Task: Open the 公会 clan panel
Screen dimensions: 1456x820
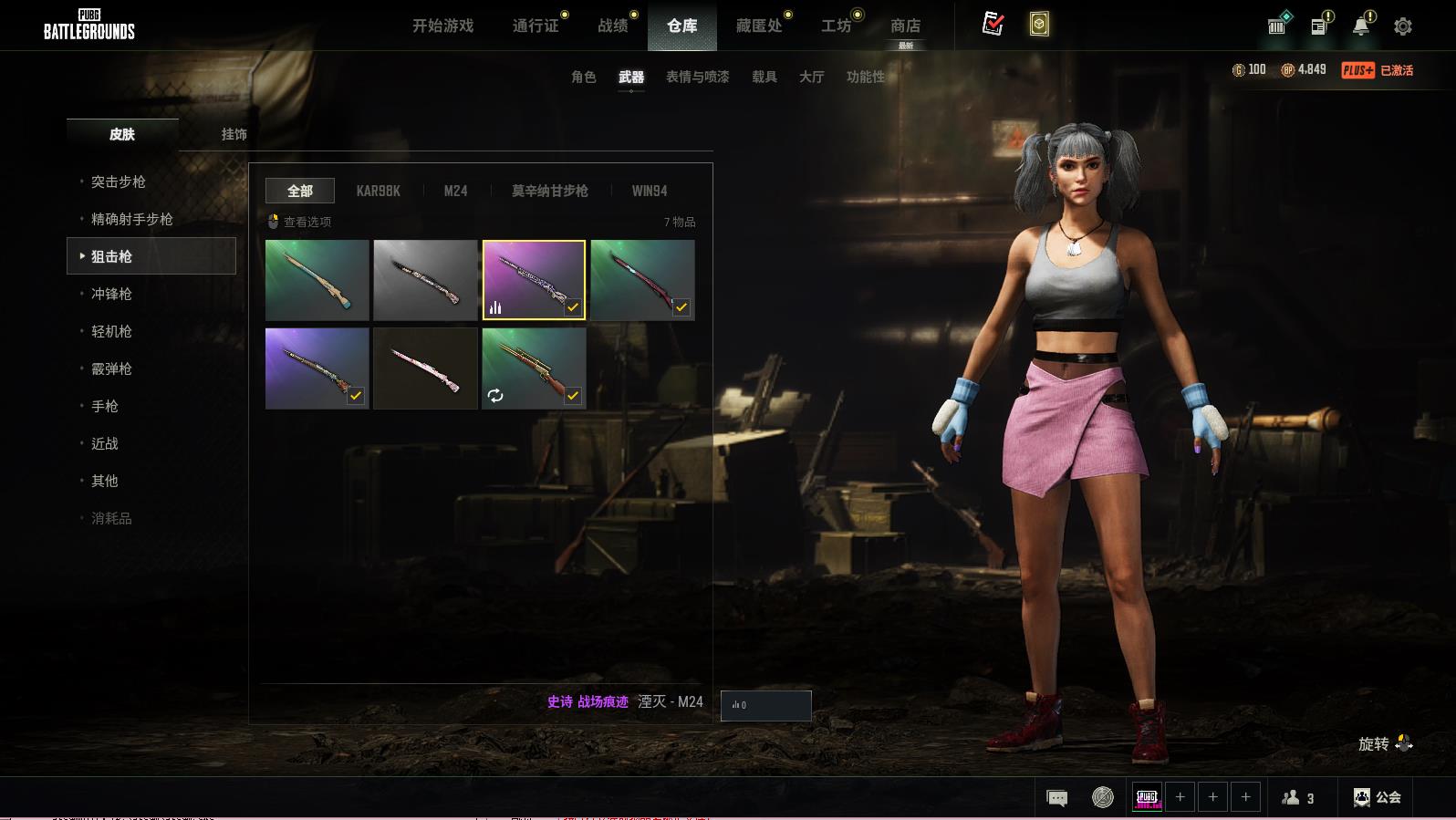Action: tap(1378, 797)
